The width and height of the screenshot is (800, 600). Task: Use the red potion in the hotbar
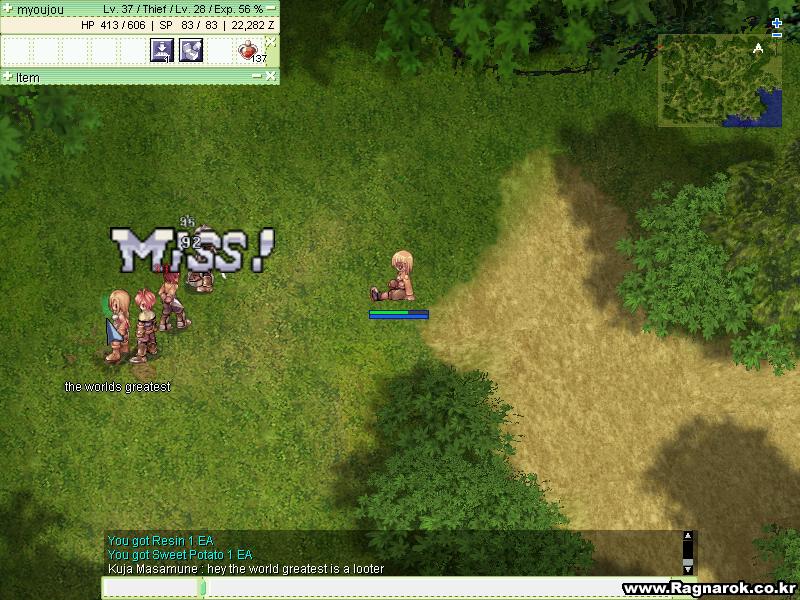click(x=248, y=50)
